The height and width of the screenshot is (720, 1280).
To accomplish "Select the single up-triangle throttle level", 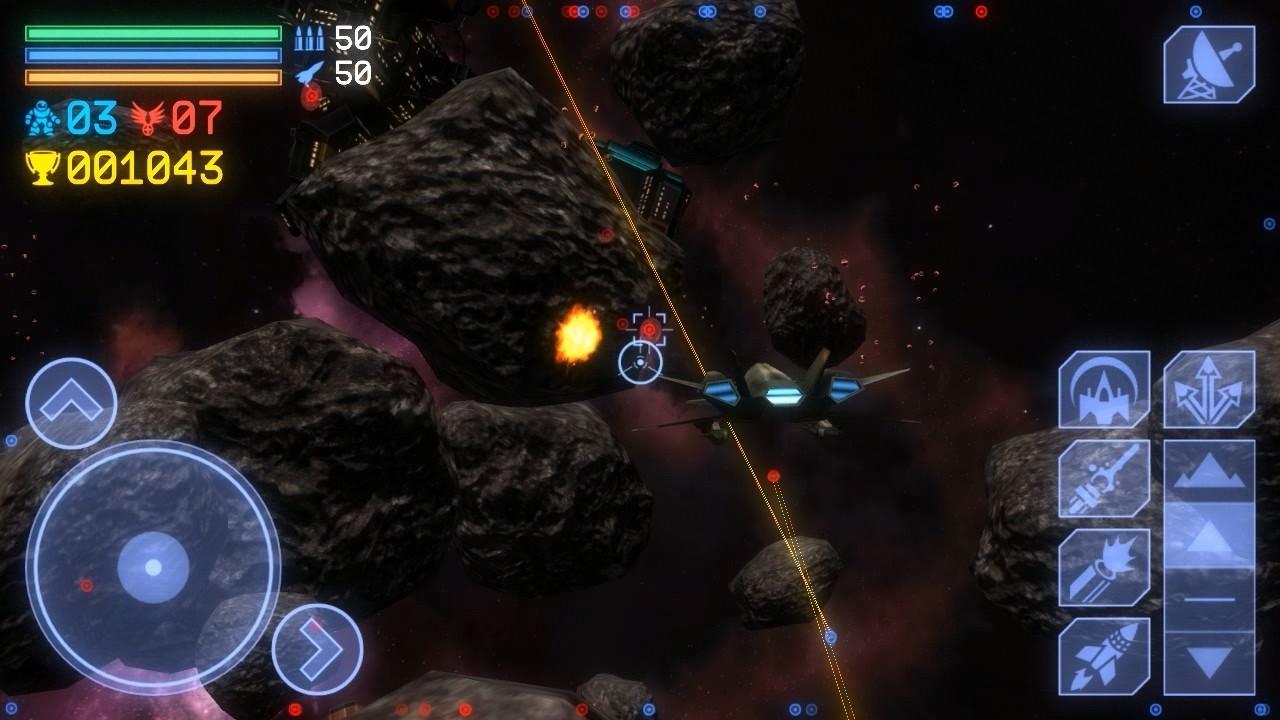I will click(x=1208, y=538).
